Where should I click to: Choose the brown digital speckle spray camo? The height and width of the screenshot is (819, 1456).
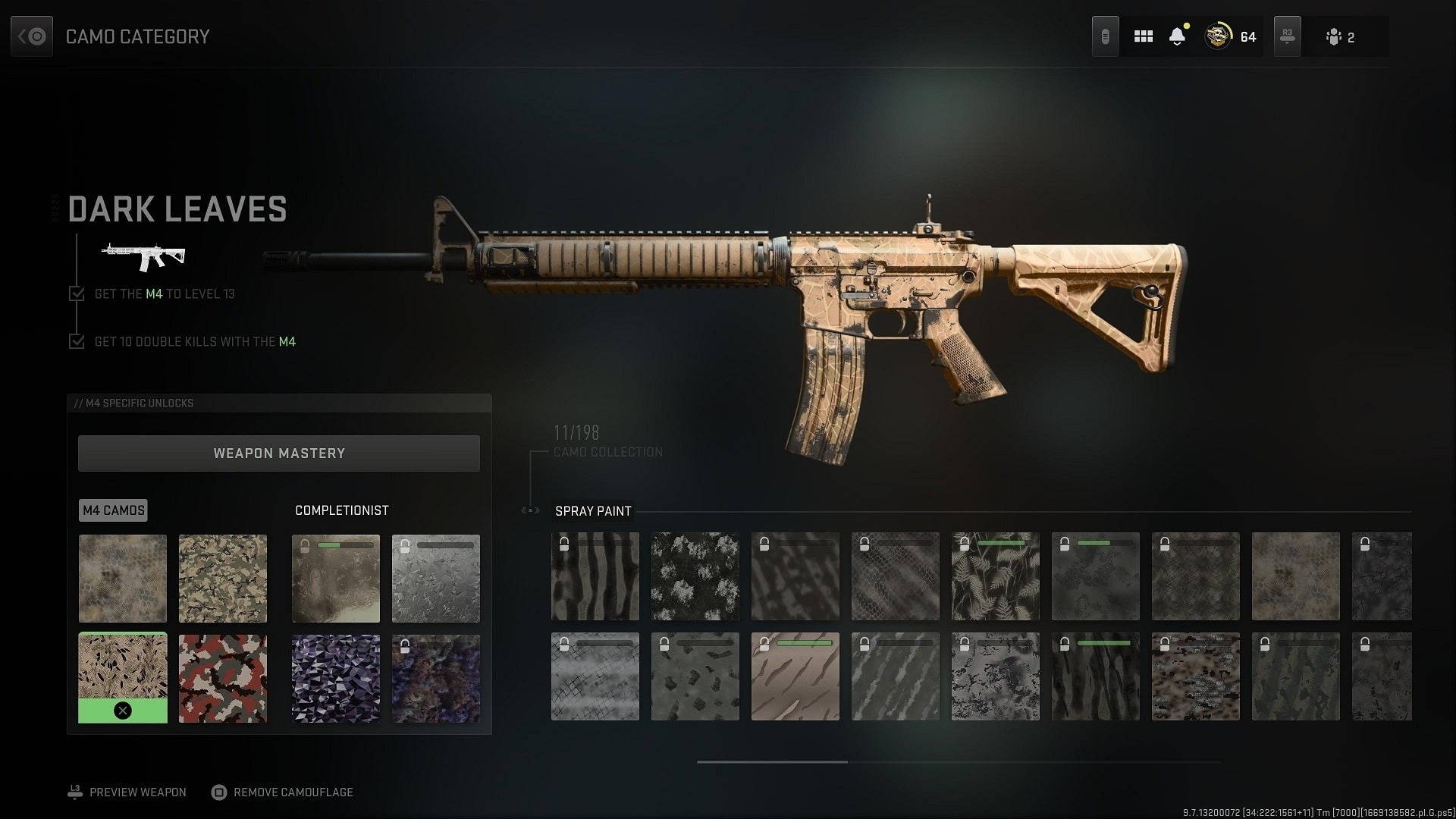pos(1196,676)
